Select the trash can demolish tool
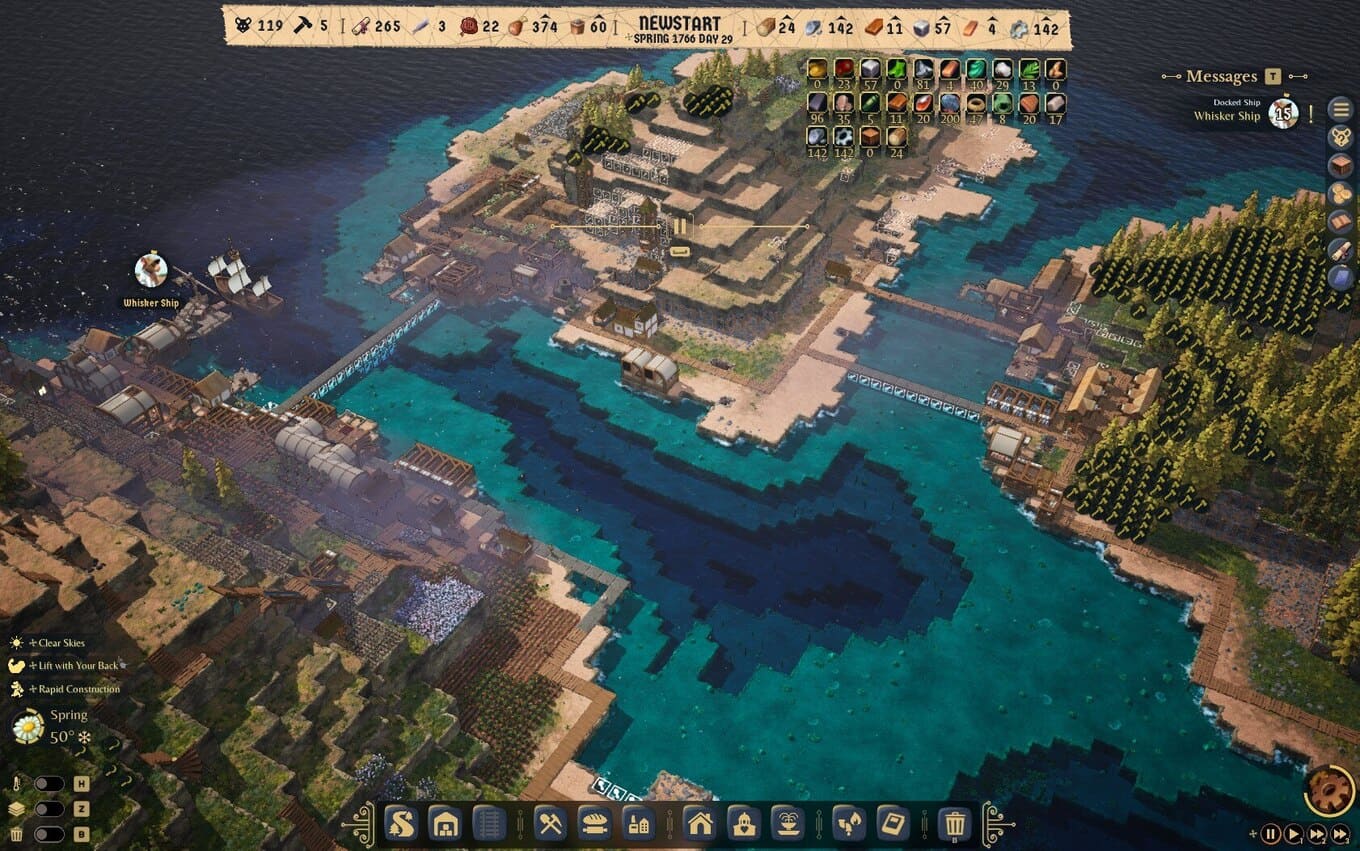The image size is (1360, 851). tap(955, 823)
